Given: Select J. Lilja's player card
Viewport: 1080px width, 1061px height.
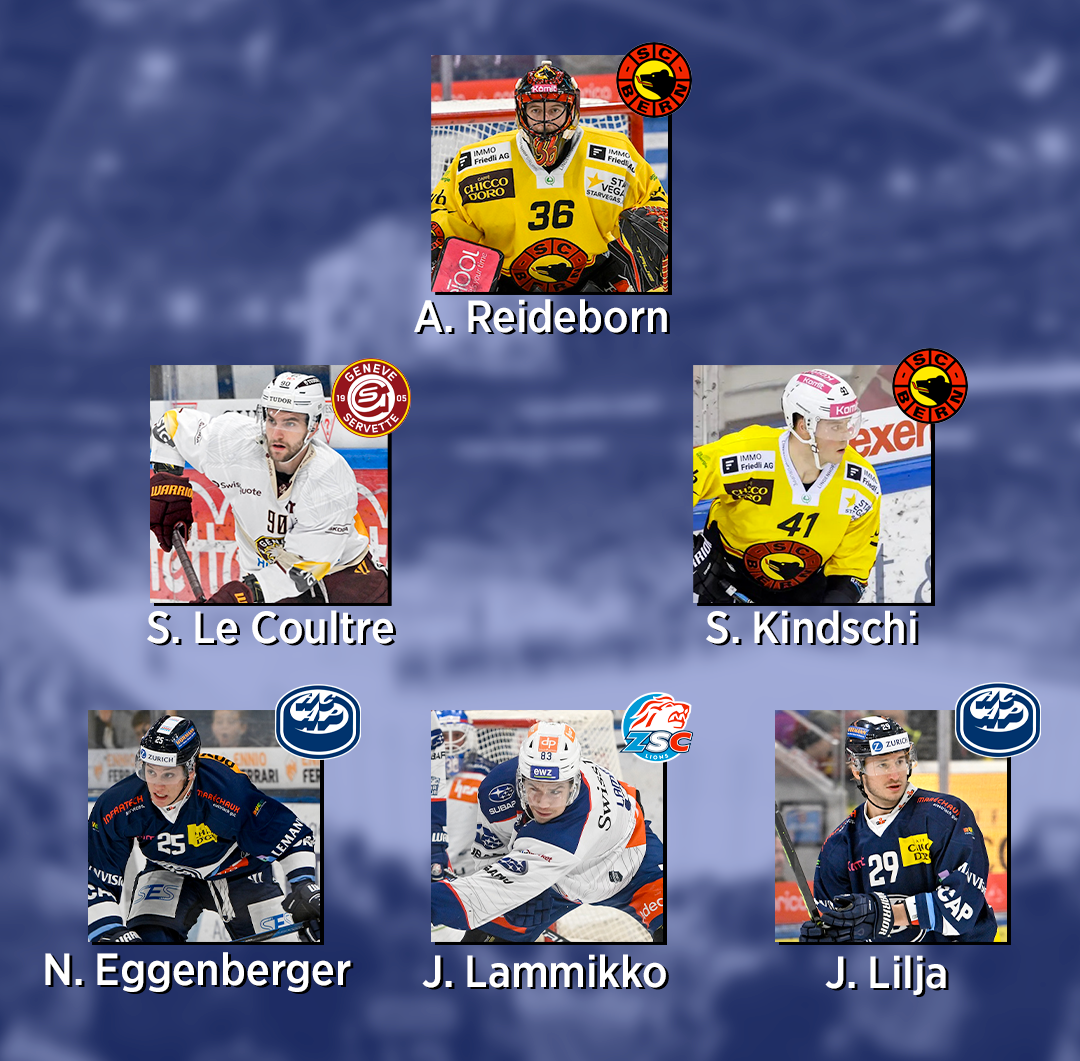Looking at the screenshot, I should pos(891,826).
